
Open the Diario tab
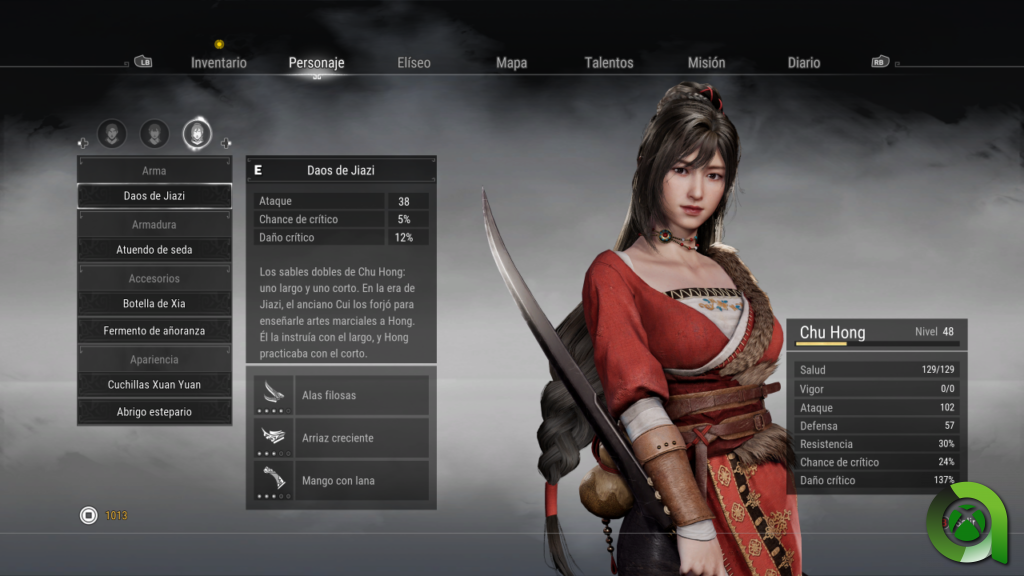804,63
